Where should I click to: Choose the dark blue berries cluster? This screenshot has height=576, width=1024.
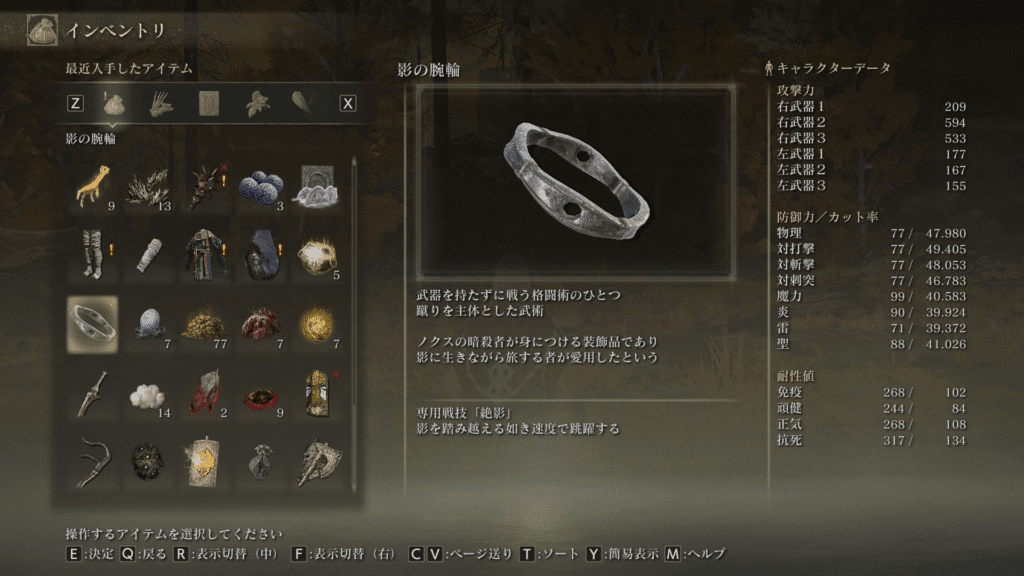coord(260,188)
